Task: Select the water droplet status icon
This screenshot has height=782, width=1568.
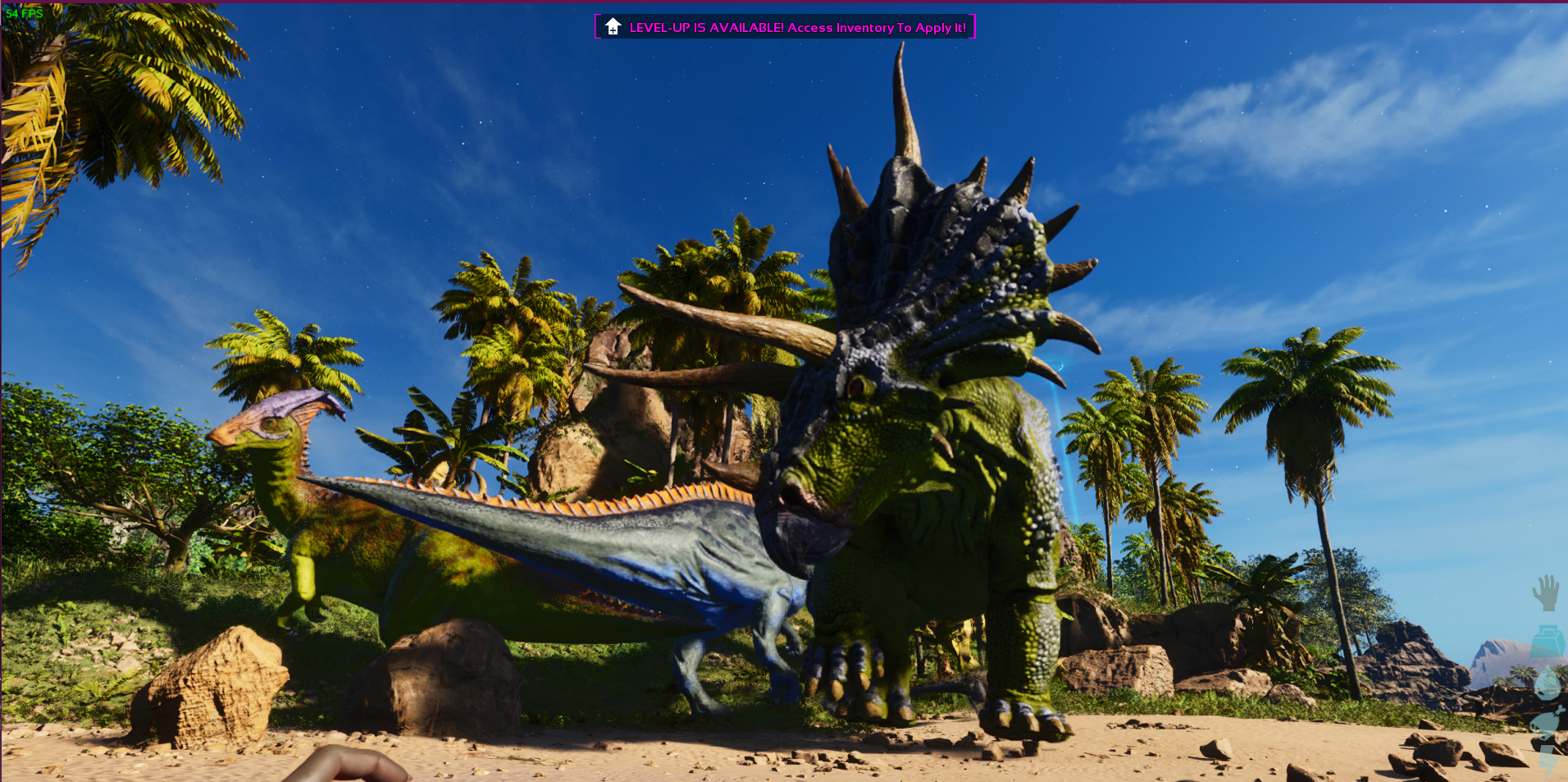Action: pyautogui.click(x=1547, y=683)
